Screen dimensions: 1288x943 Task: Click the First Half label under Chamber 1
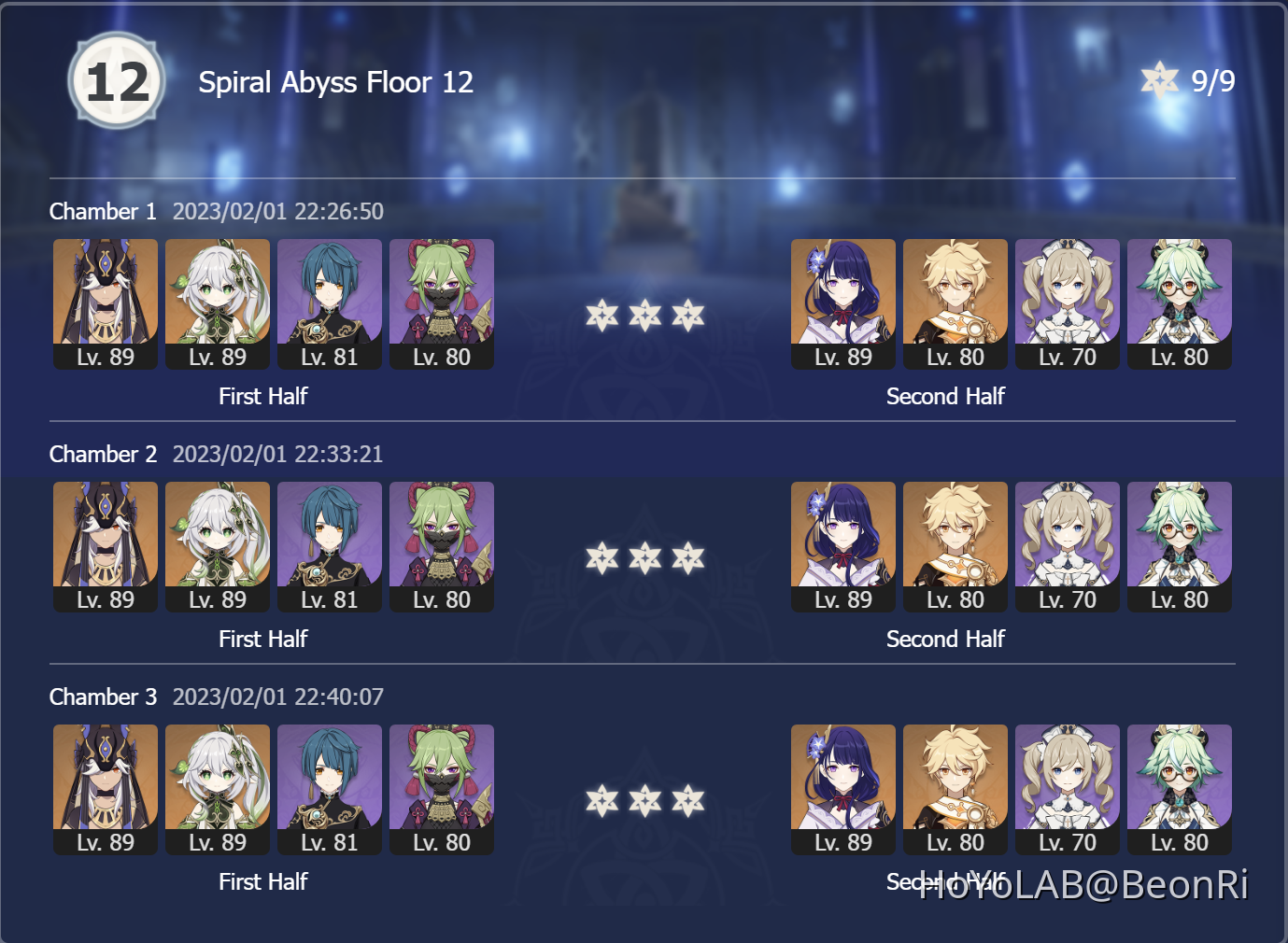[263, 396]
